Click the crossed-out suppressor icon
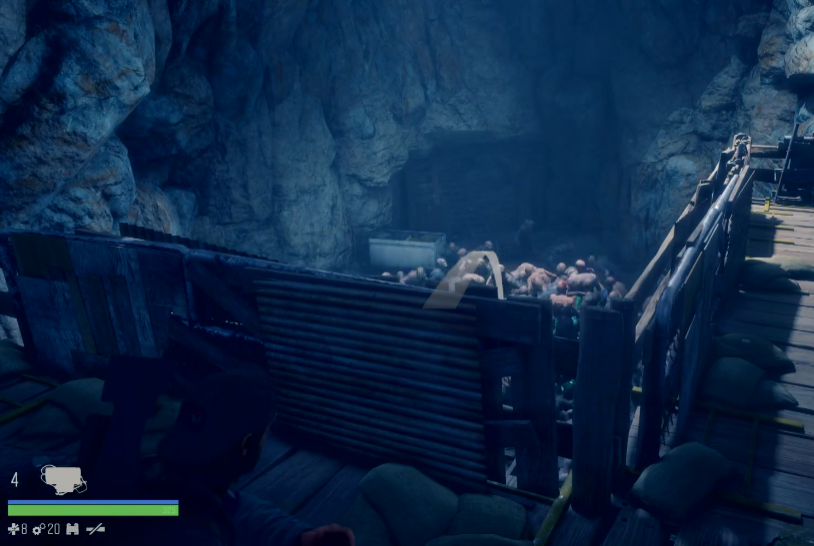This screenshot has height=546, width=814. [95, 529]
